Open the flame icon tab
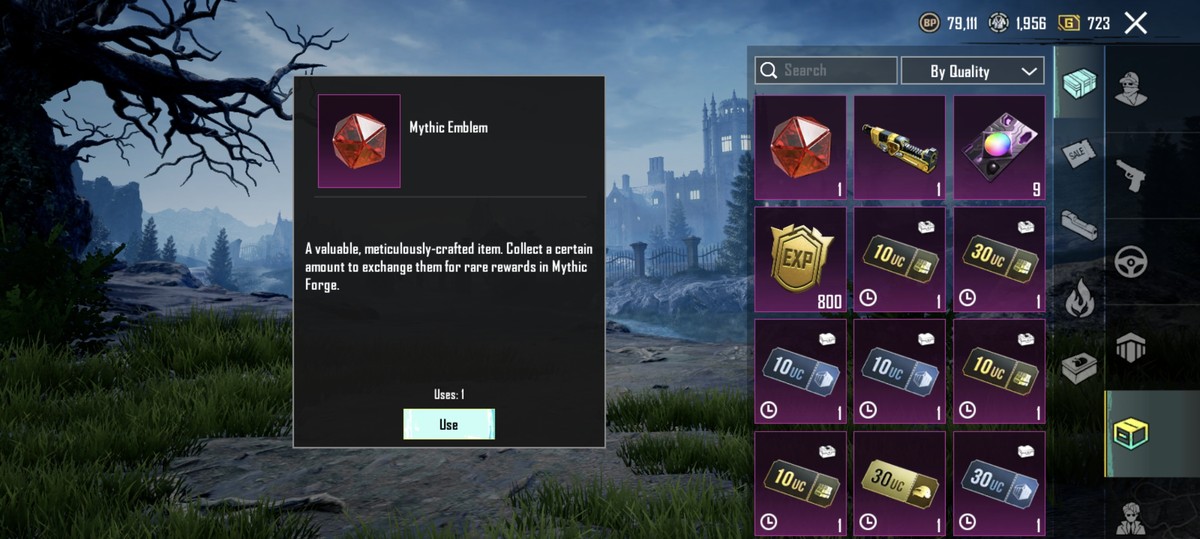Screen dimensions: 1200x539 click(x=1079, y=298)
